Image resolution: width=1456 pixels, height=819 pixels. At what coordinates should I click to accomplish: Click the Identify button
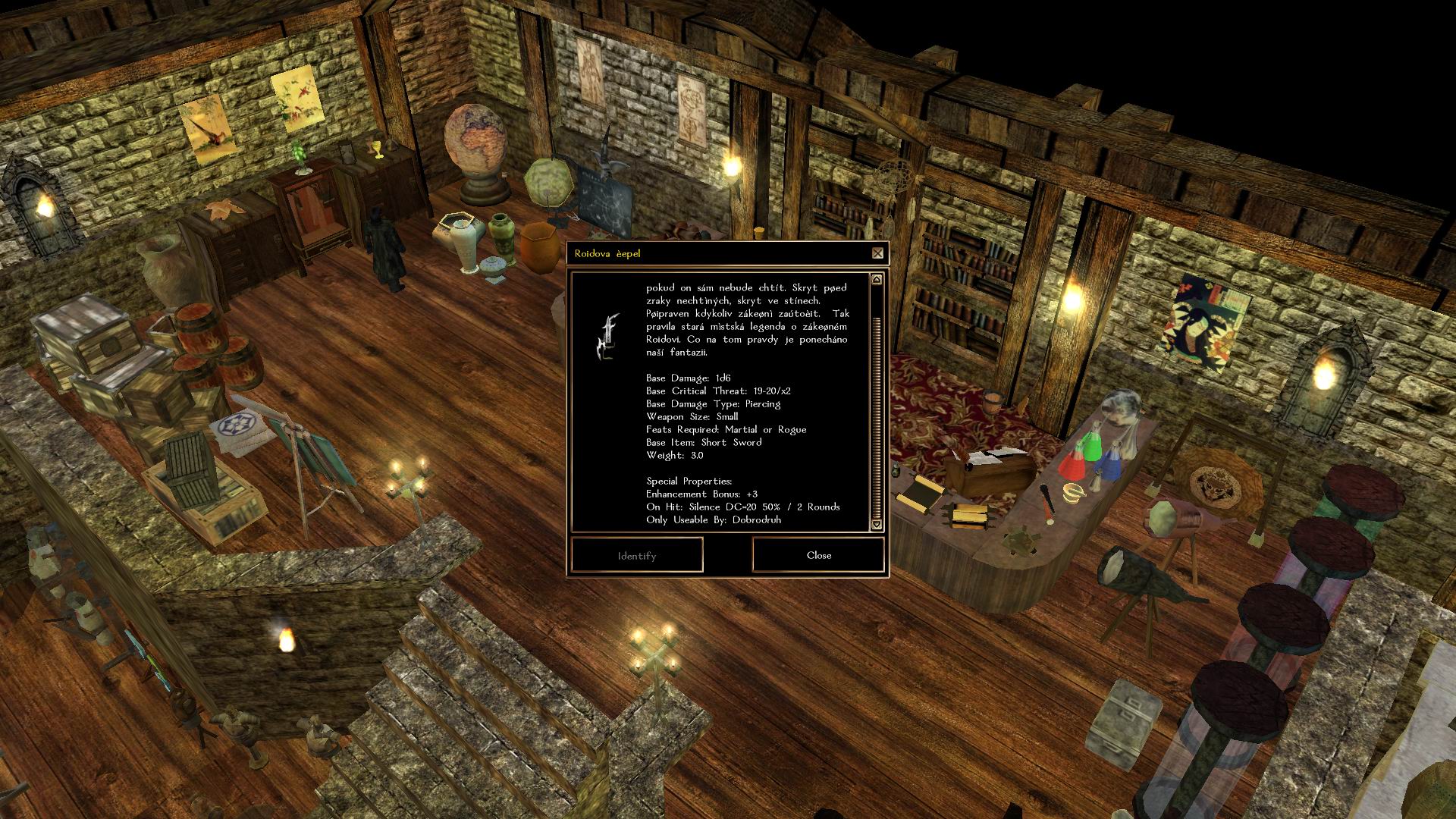[x=637, y=556]
